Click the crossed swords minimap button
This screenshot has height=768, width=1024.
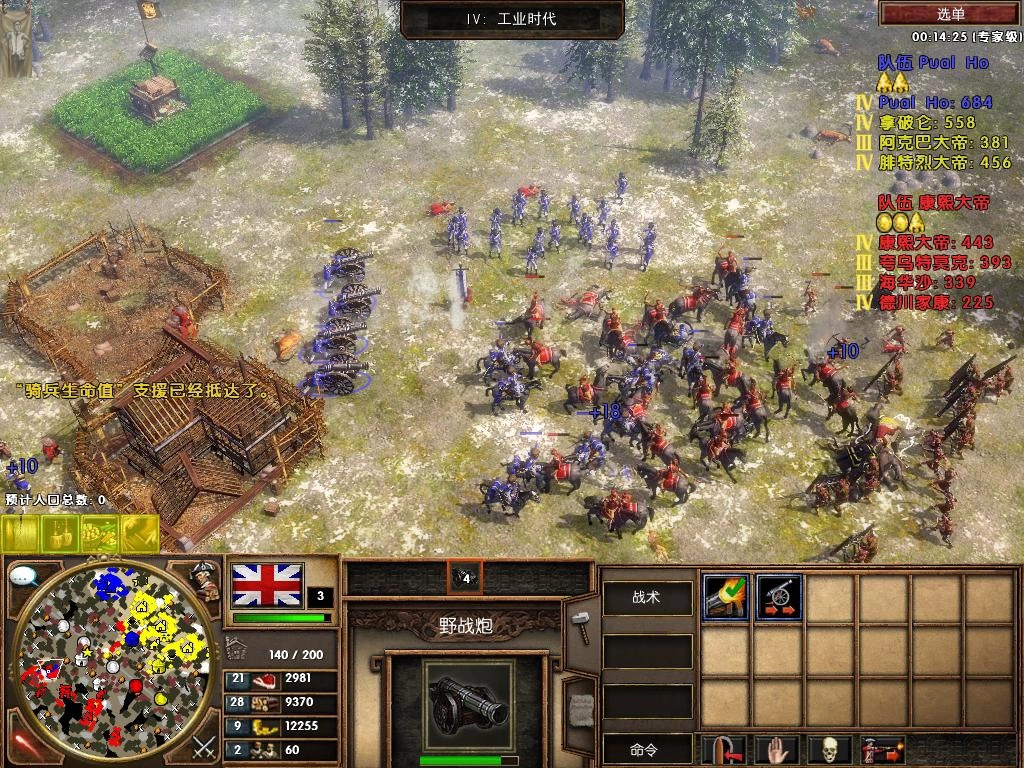204,745
